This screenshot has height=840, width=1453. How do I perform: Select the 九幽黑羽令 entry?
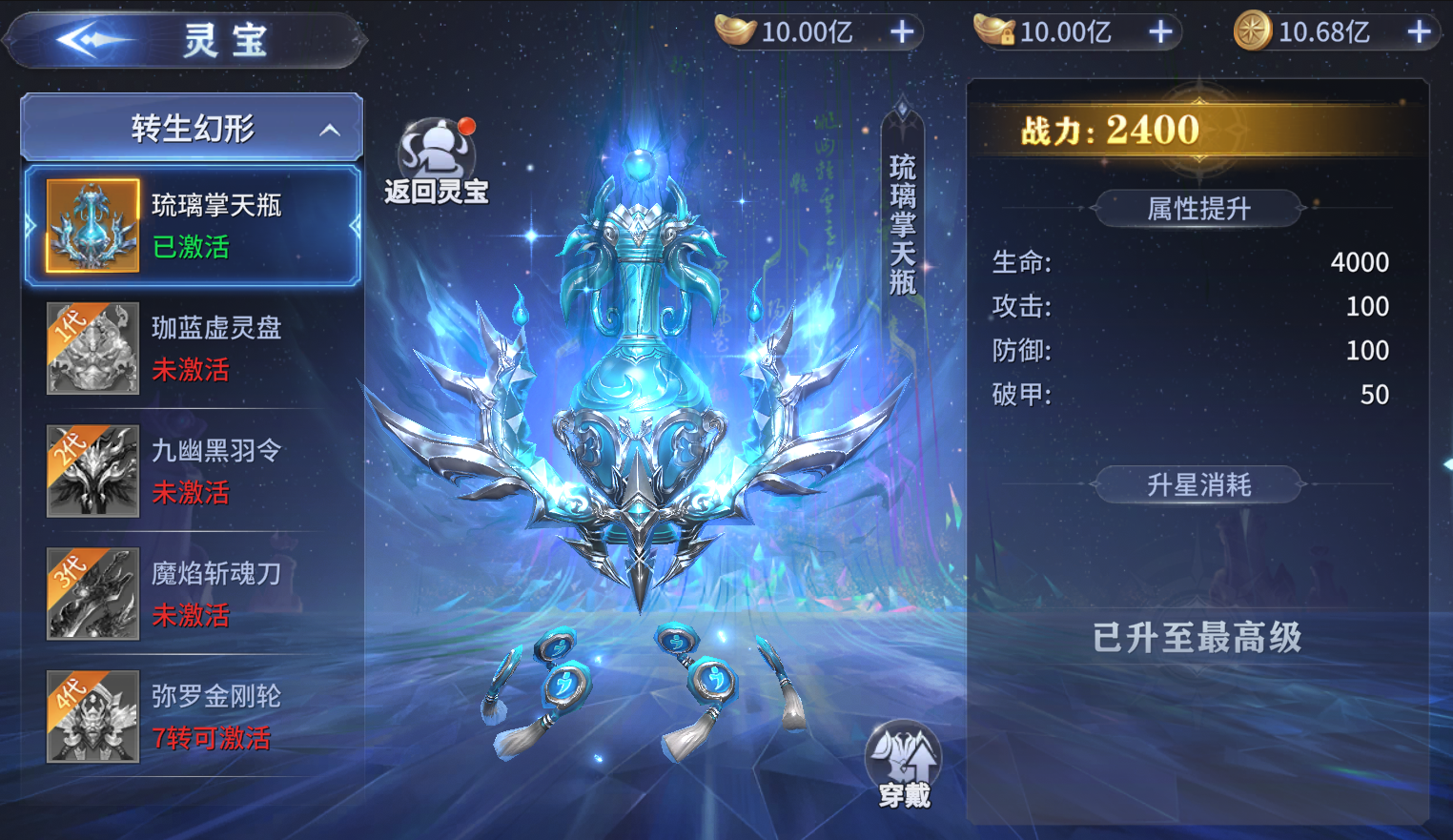193,471
